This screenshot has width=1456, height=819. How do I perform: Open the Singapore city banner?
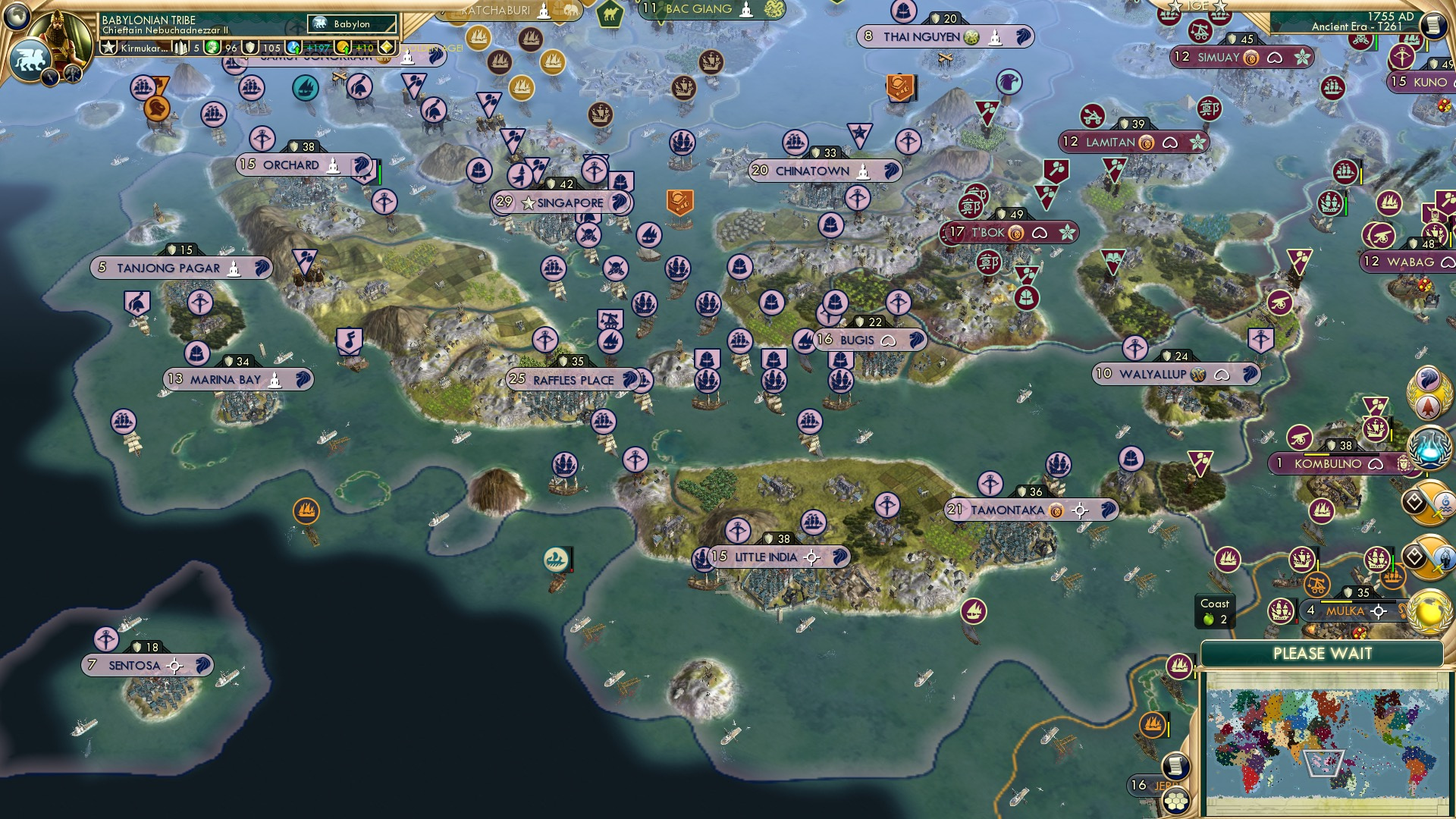pyautogui.click(x=560, y=202)
